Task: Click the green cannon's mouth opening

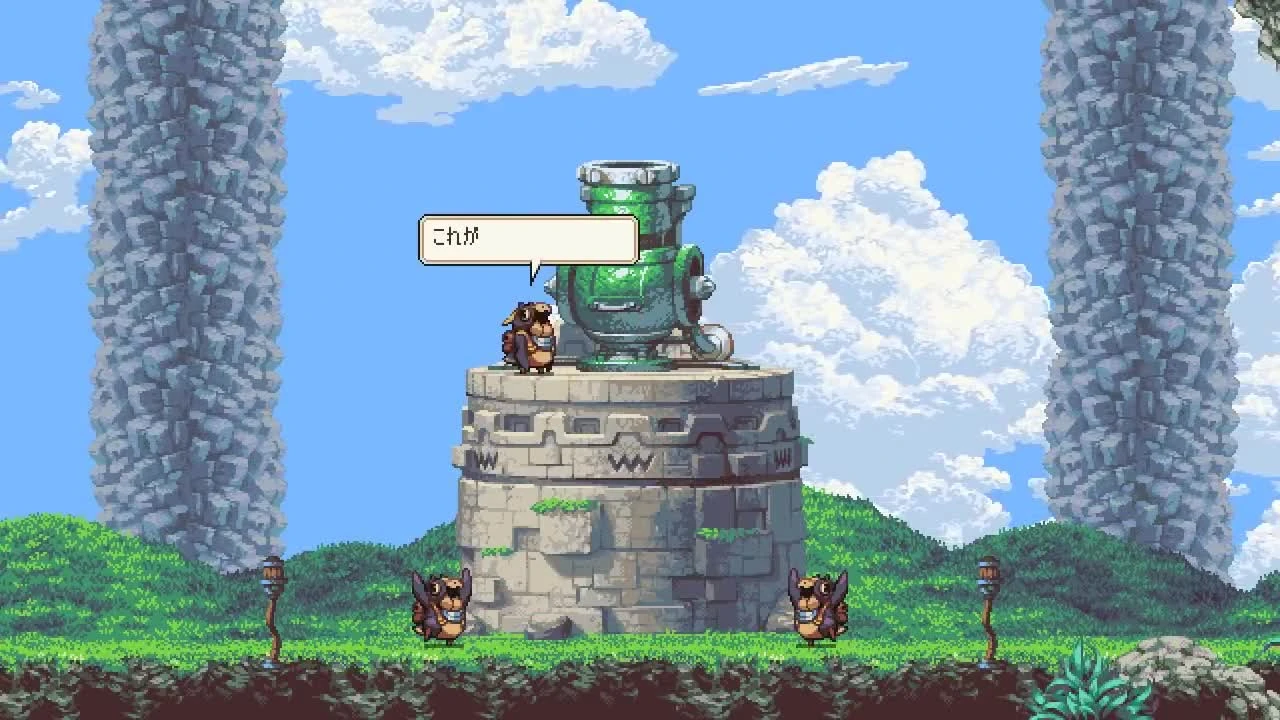Action: (x=627, y=165)
